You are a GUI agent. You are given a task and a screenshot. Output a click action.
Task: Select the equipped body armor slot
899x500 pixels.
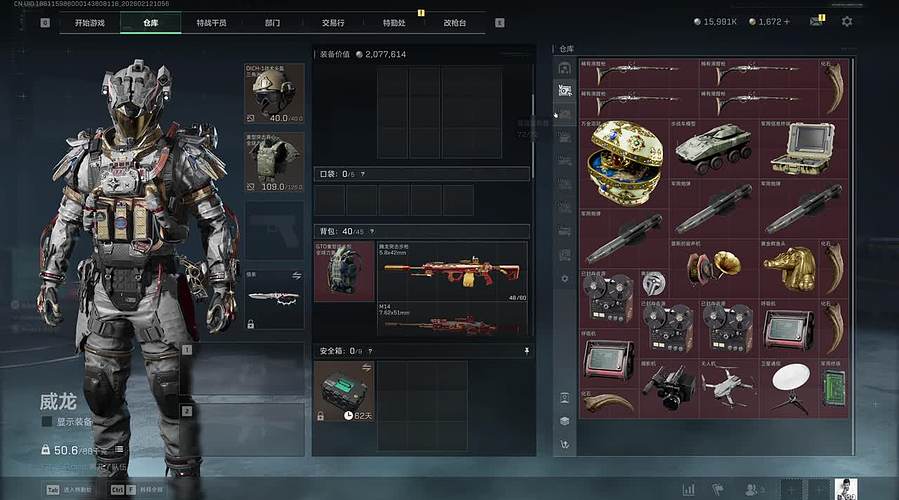274,164
